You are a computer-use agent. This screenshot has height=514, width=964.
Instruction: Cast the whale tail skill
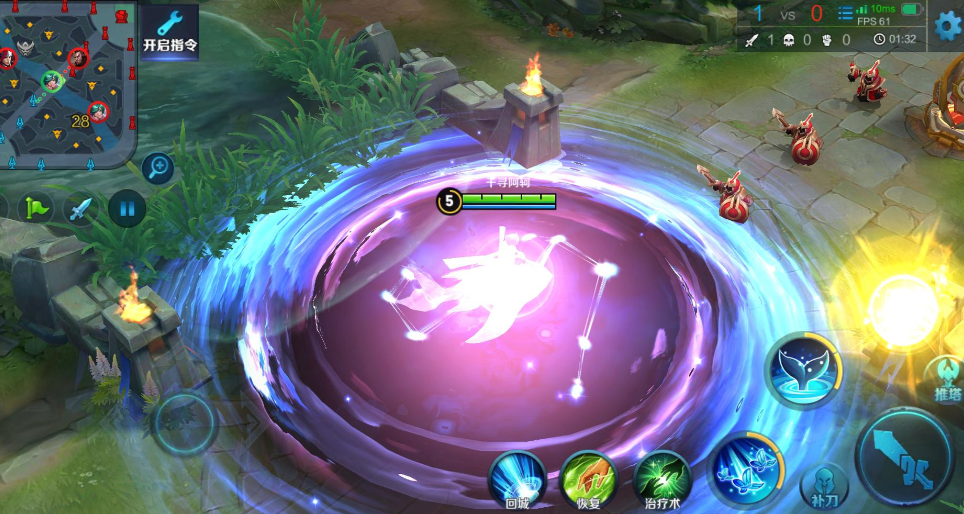(802, 370)
